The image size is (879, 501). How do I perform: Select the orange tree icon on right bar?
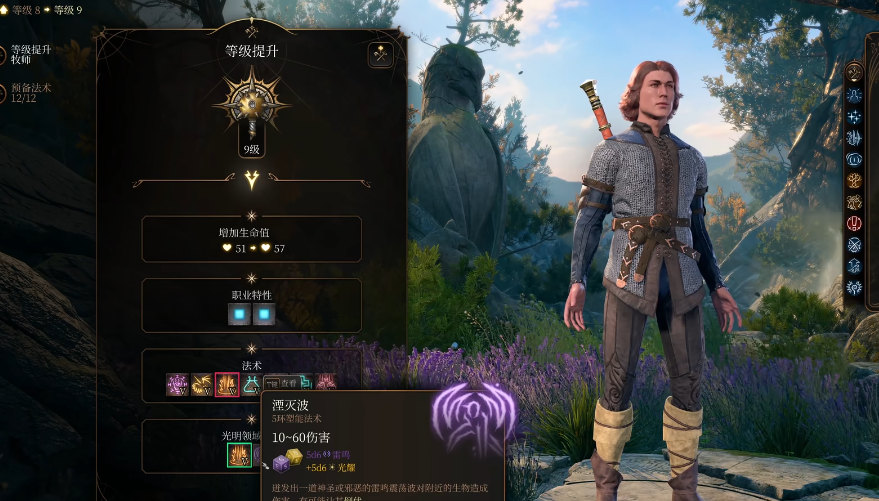[854, 181]
